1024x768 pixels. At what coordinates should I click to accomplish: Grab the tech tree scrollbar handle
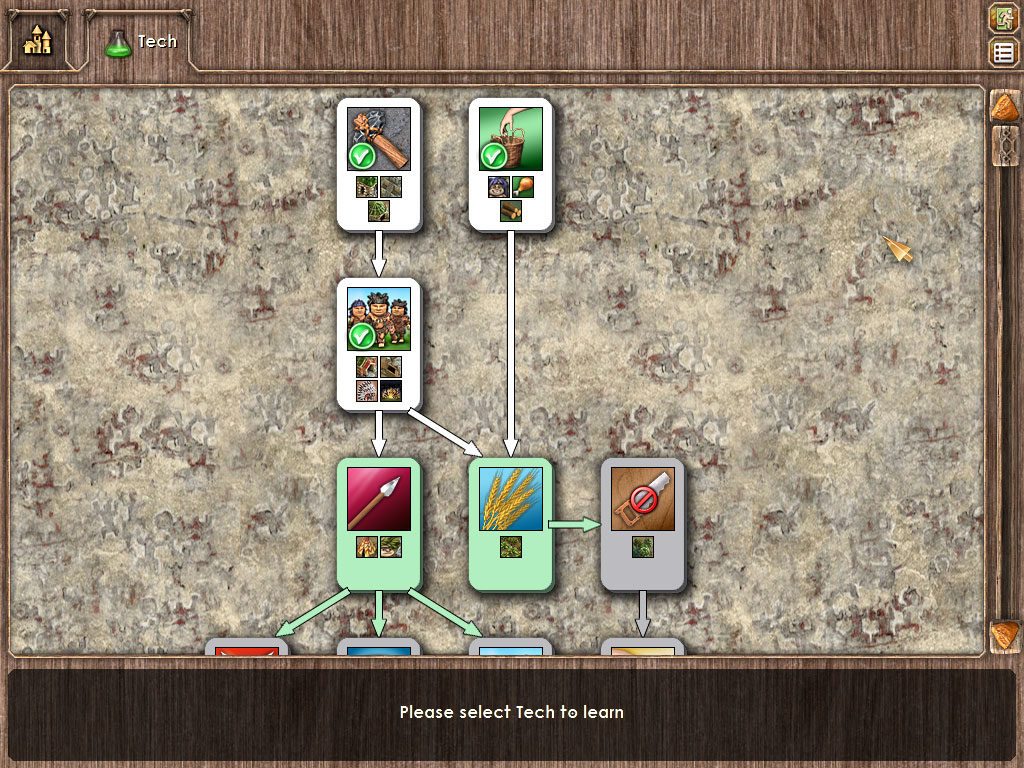pyautogui.click(x=1004, y=146)
